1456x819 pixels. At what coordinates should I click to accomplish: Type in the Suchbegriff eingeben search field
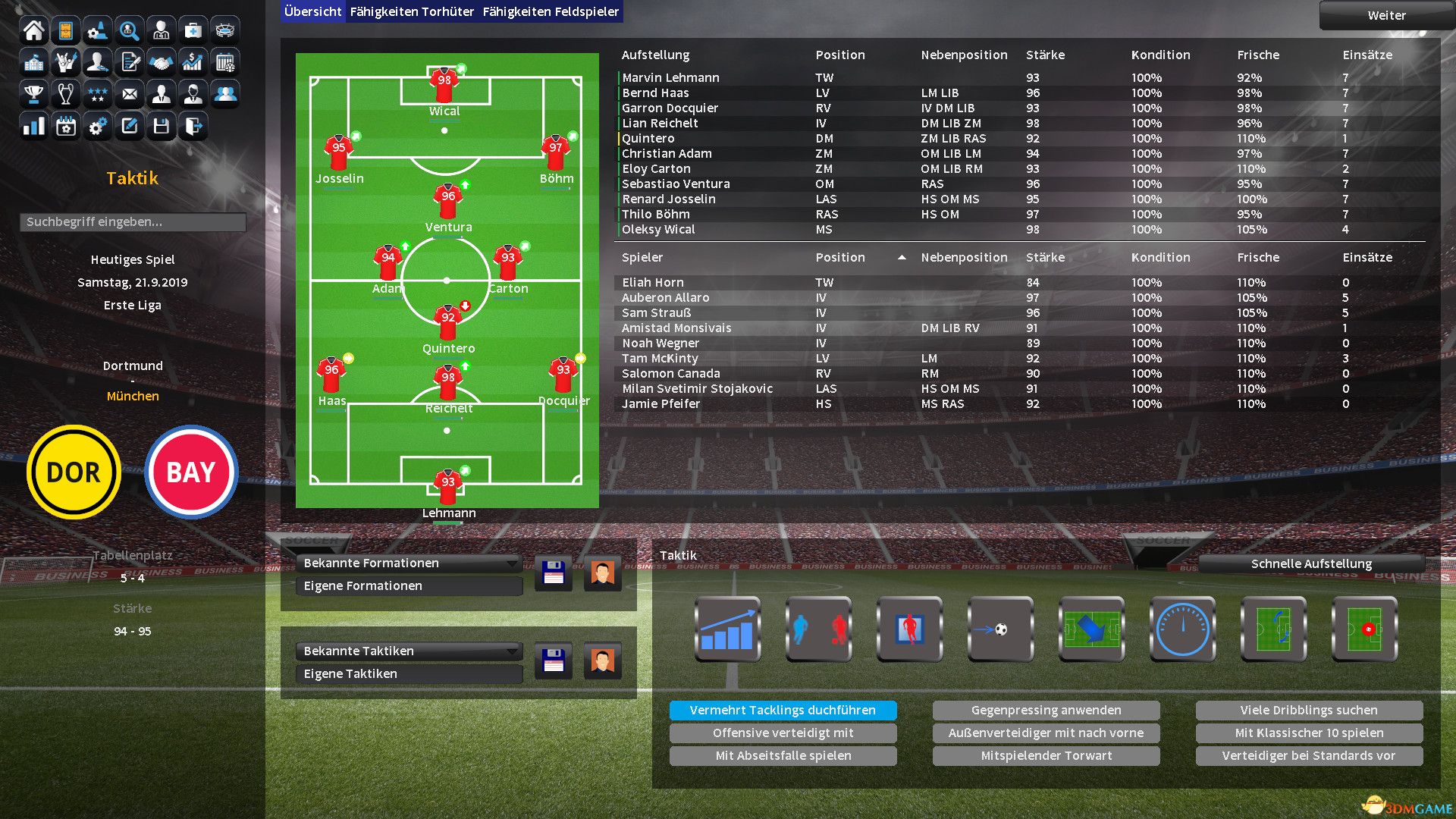click(133, 221)
